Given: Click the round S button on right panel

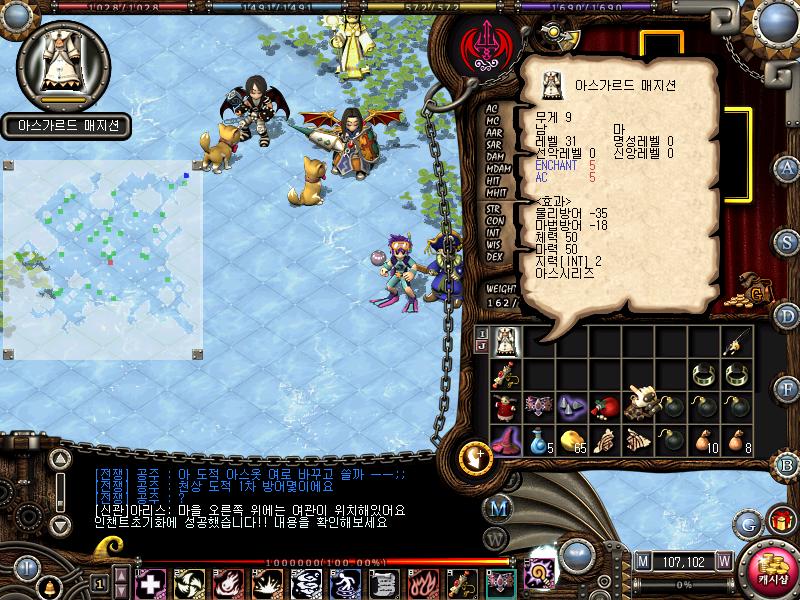Looking at the screenshot, I should (787, 241).
